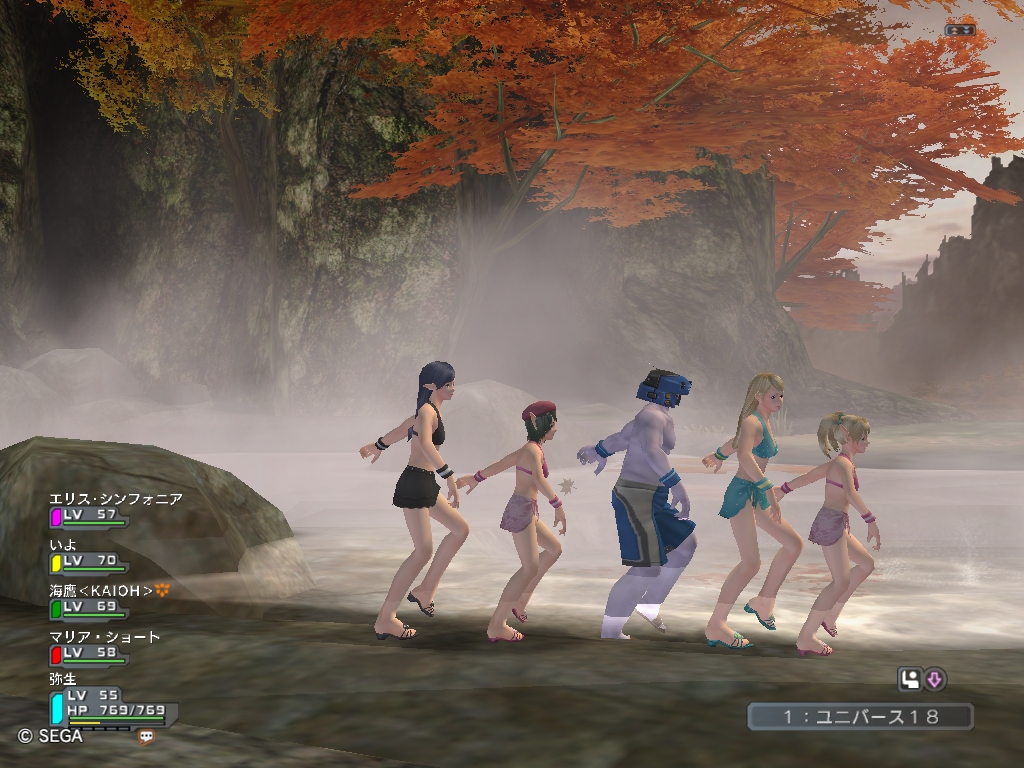The image size is (1024, 768).
Task: Click the network up/down arrows indicator
Action: 960,30
